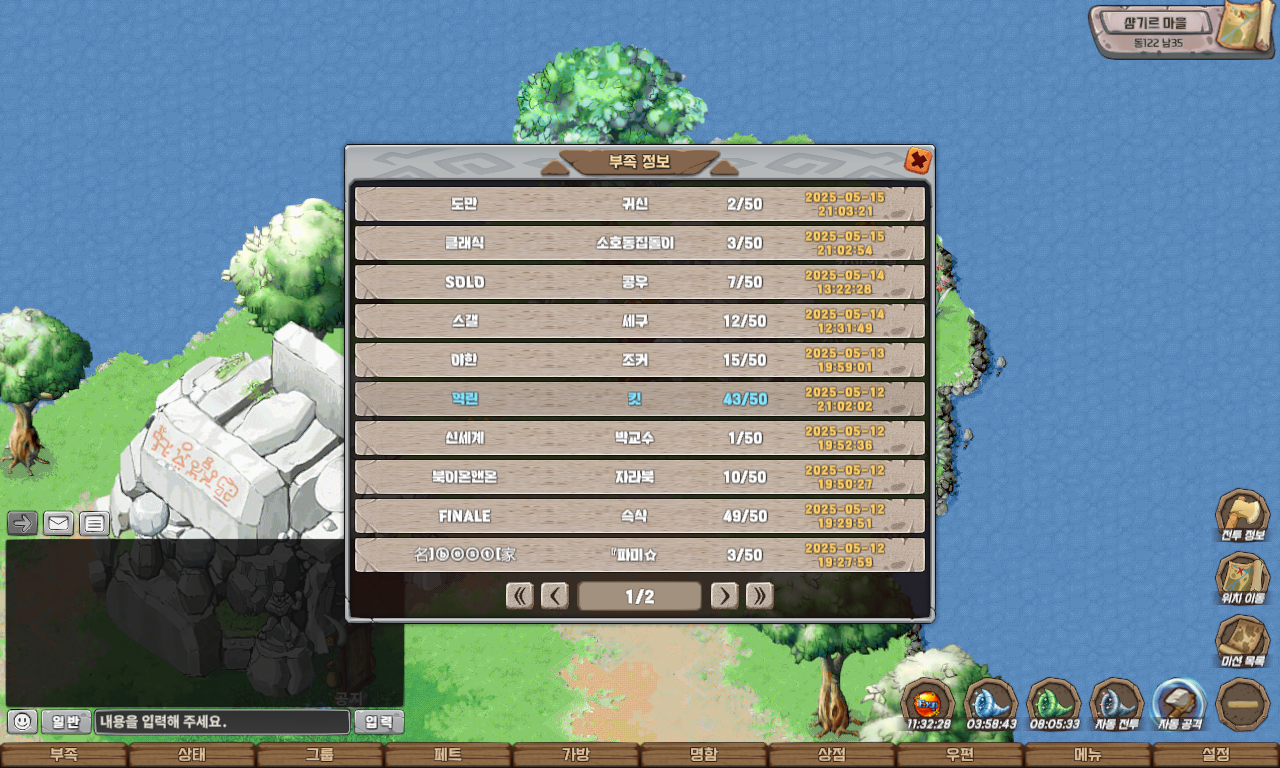Viewport: 1280px width, 768px height.
Task: Open 위치 이동 map icon
Action: [x=1242, y=578]
